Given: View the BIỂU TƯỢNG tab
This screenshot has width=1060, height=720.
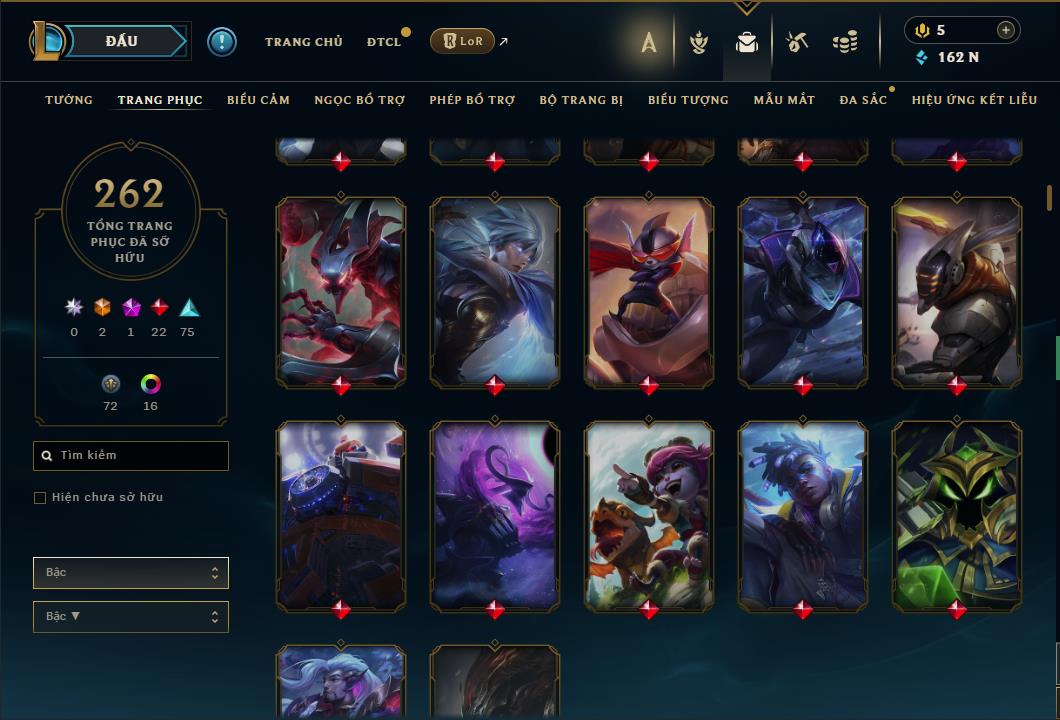Looking at the screenshot, I should coord(688,100).
